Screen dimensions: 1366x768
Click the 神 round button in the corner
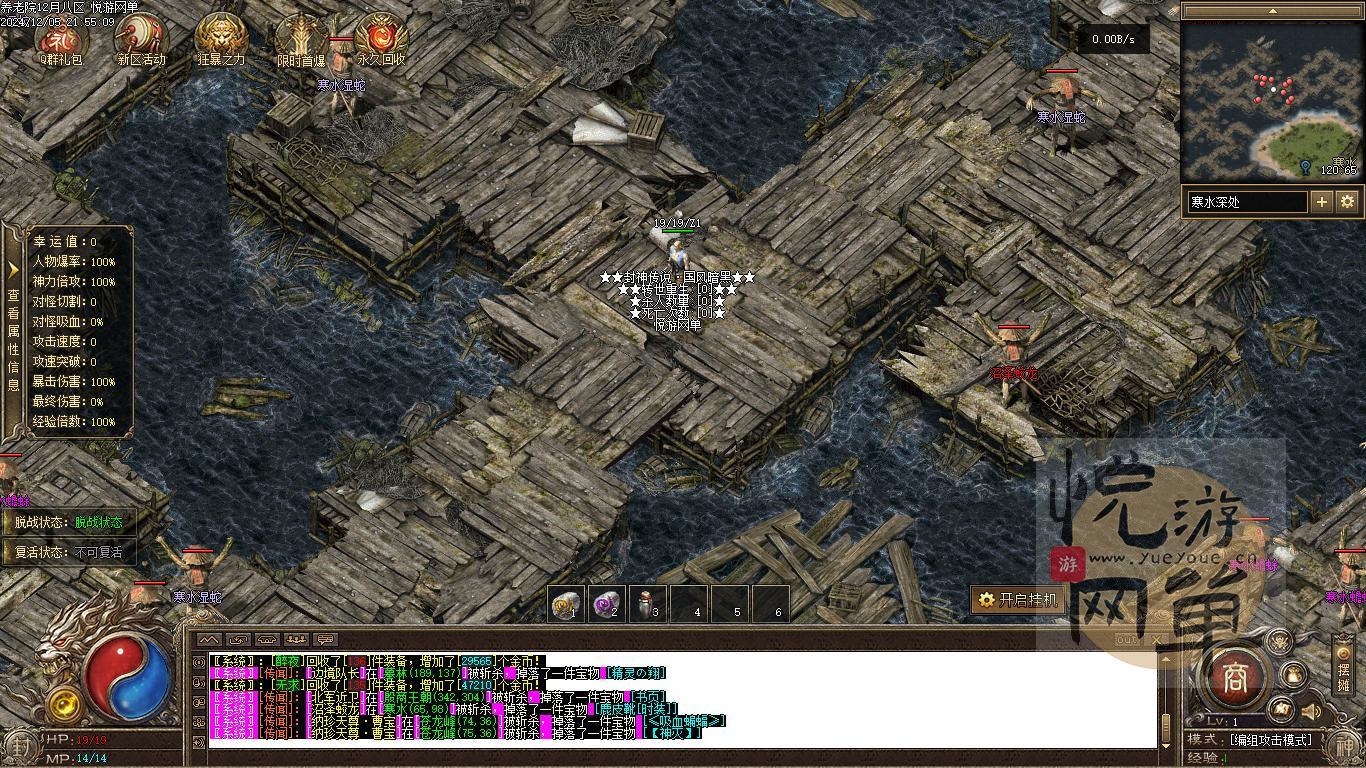[1345, 746]
